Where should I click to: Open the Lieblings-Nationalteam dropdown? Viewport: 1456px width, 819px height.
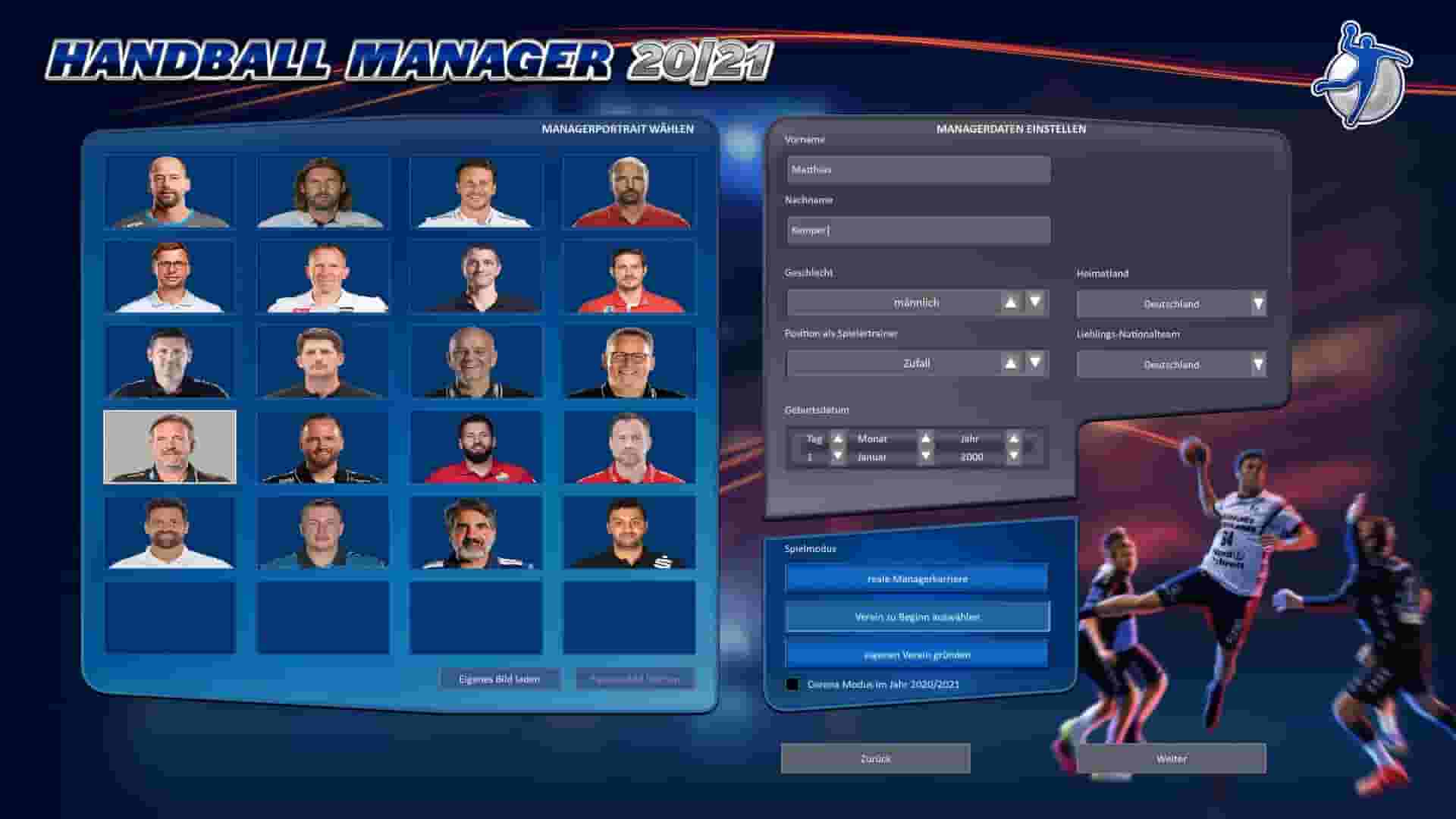[1170, 364]
